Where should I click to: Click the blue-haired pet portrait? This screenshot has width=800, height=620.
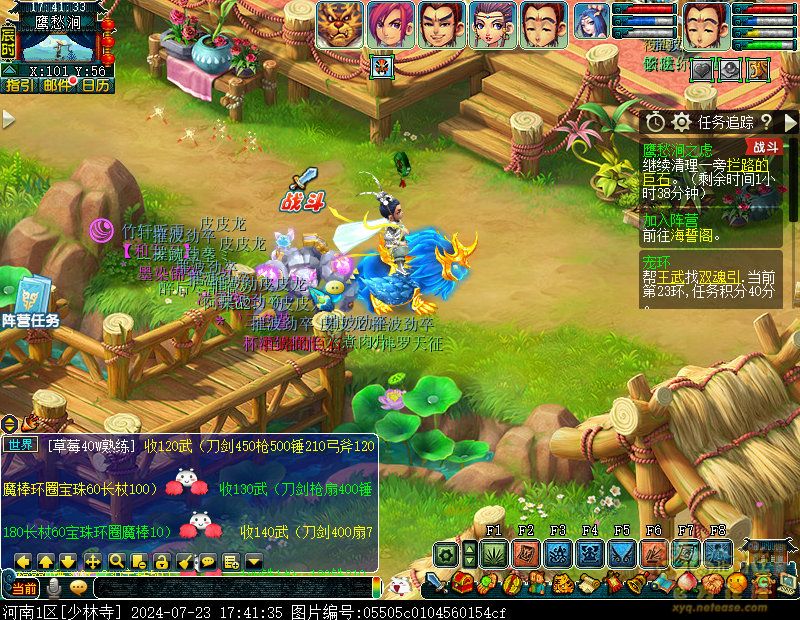[590, 22]
